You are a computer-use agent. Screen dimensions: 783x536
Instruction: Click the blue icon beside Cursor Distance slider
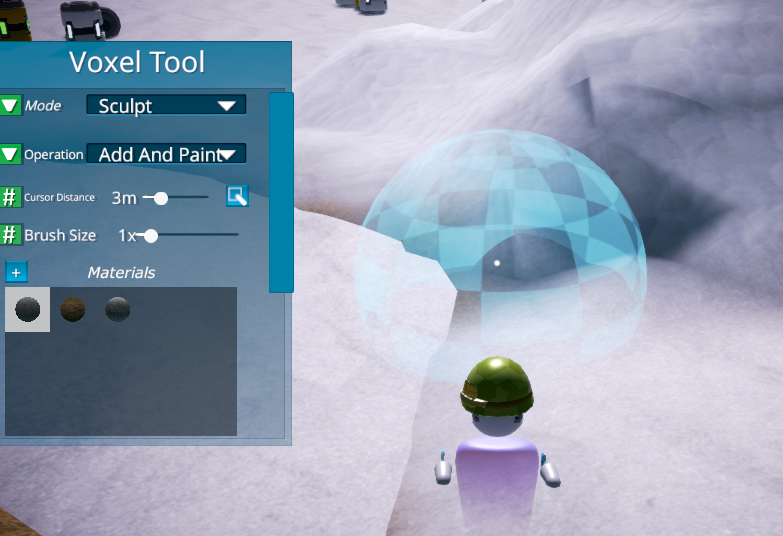pos(237,196)
